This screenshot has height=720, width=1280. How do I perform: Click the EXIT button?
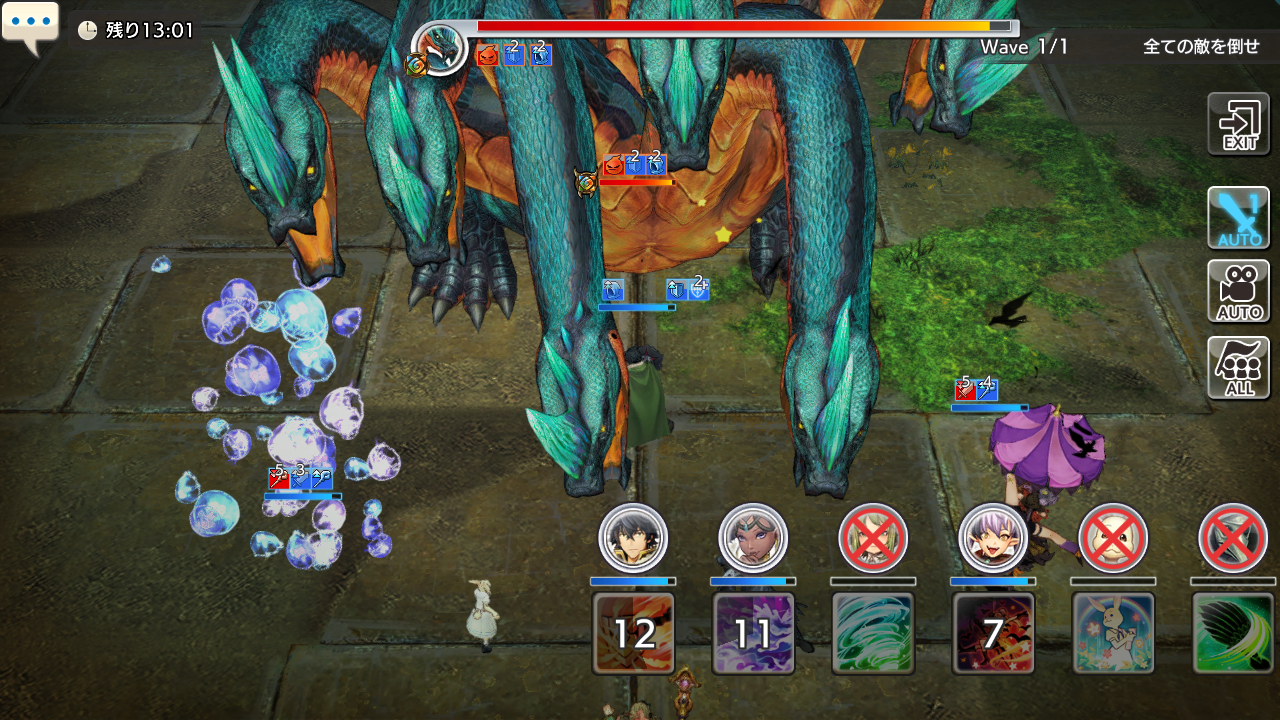(1238, 124)
